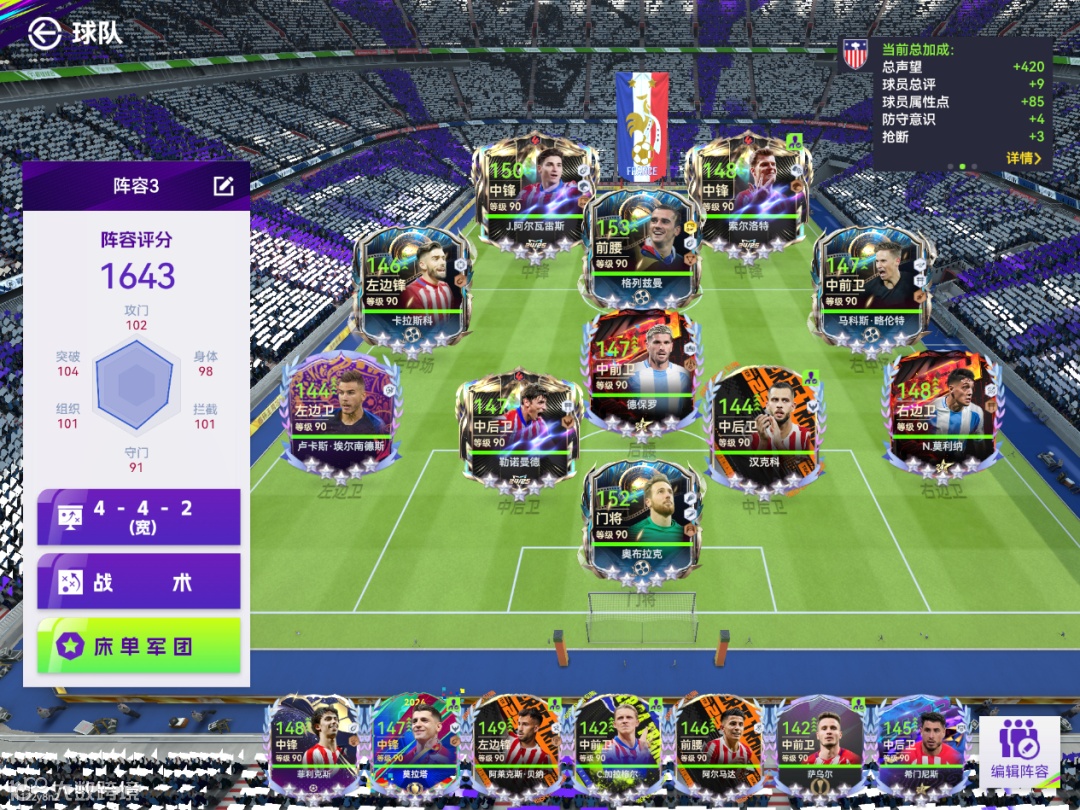The image size is (1080, 810).
Task: Select bench player 菲利克斯
Action: (314, 745)
